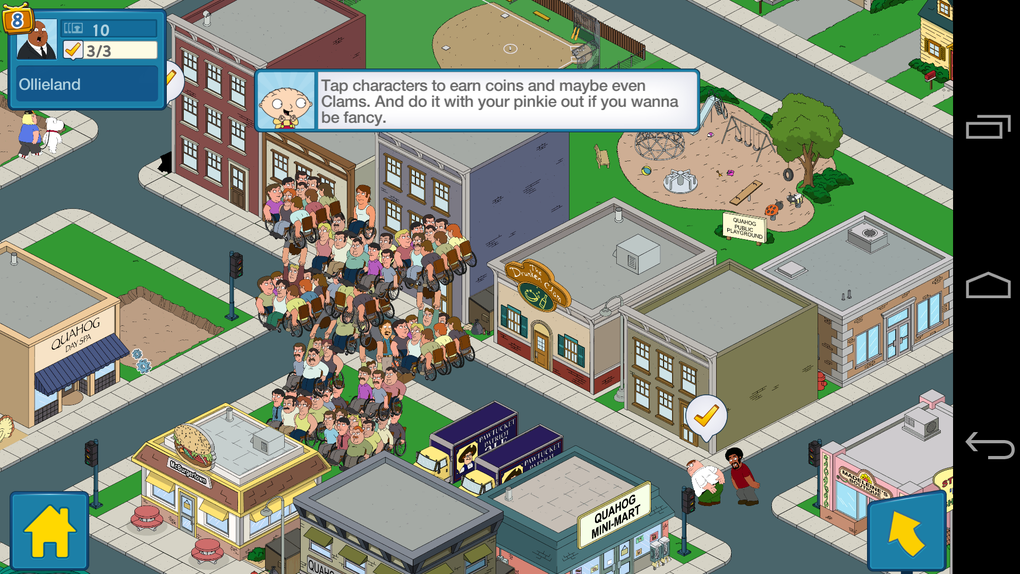Tap Stewie's tutorial message box
1020x574 pixels.
pyautogui.click(x=476, y=100)
